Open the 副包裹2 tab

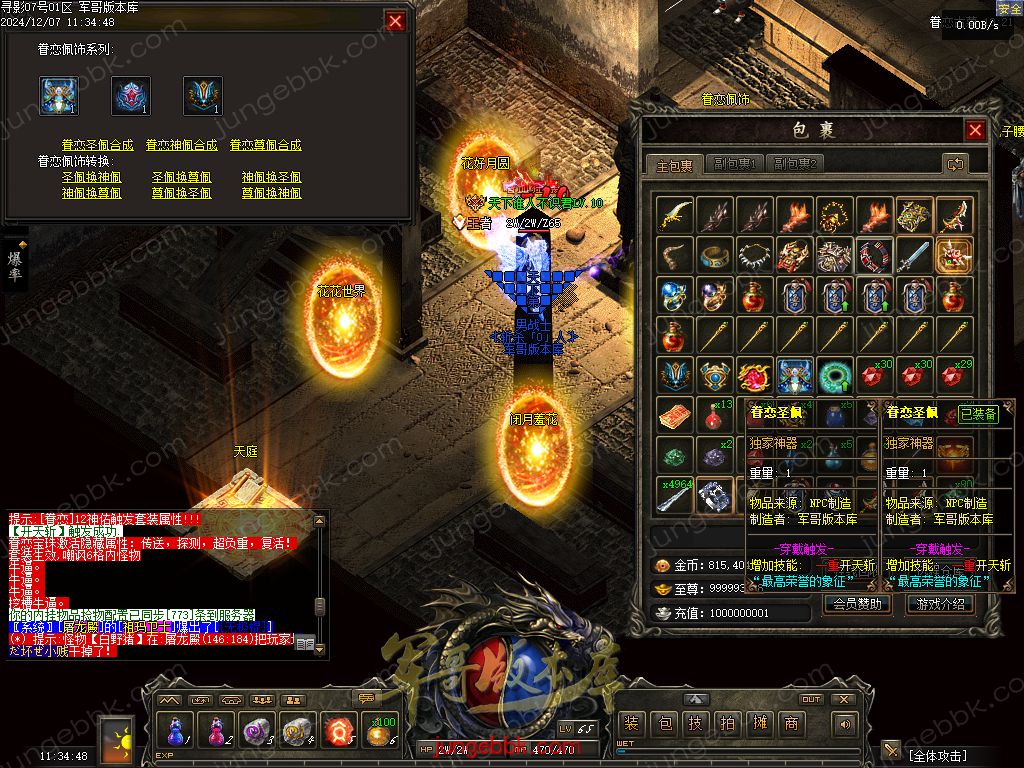795,164
